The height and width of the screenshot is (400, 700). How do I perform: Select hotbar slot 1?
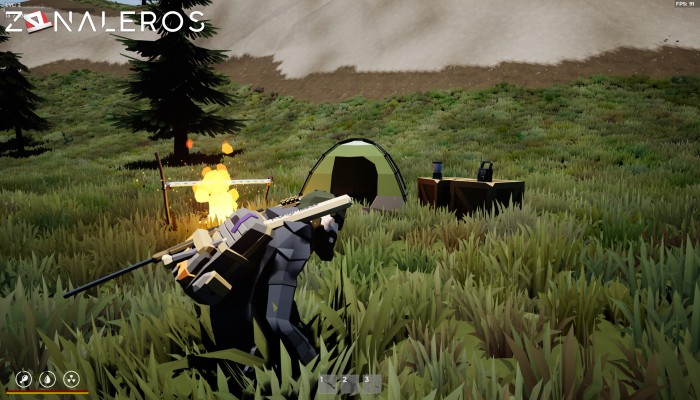[x=326, y=380]
